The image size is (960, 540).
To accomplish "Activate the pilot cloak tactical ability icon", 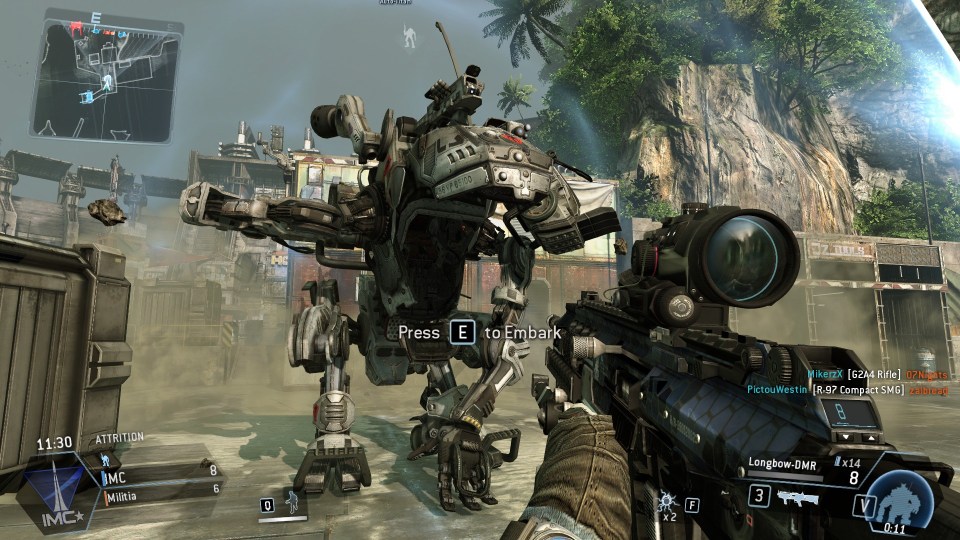I will point(293,502).
